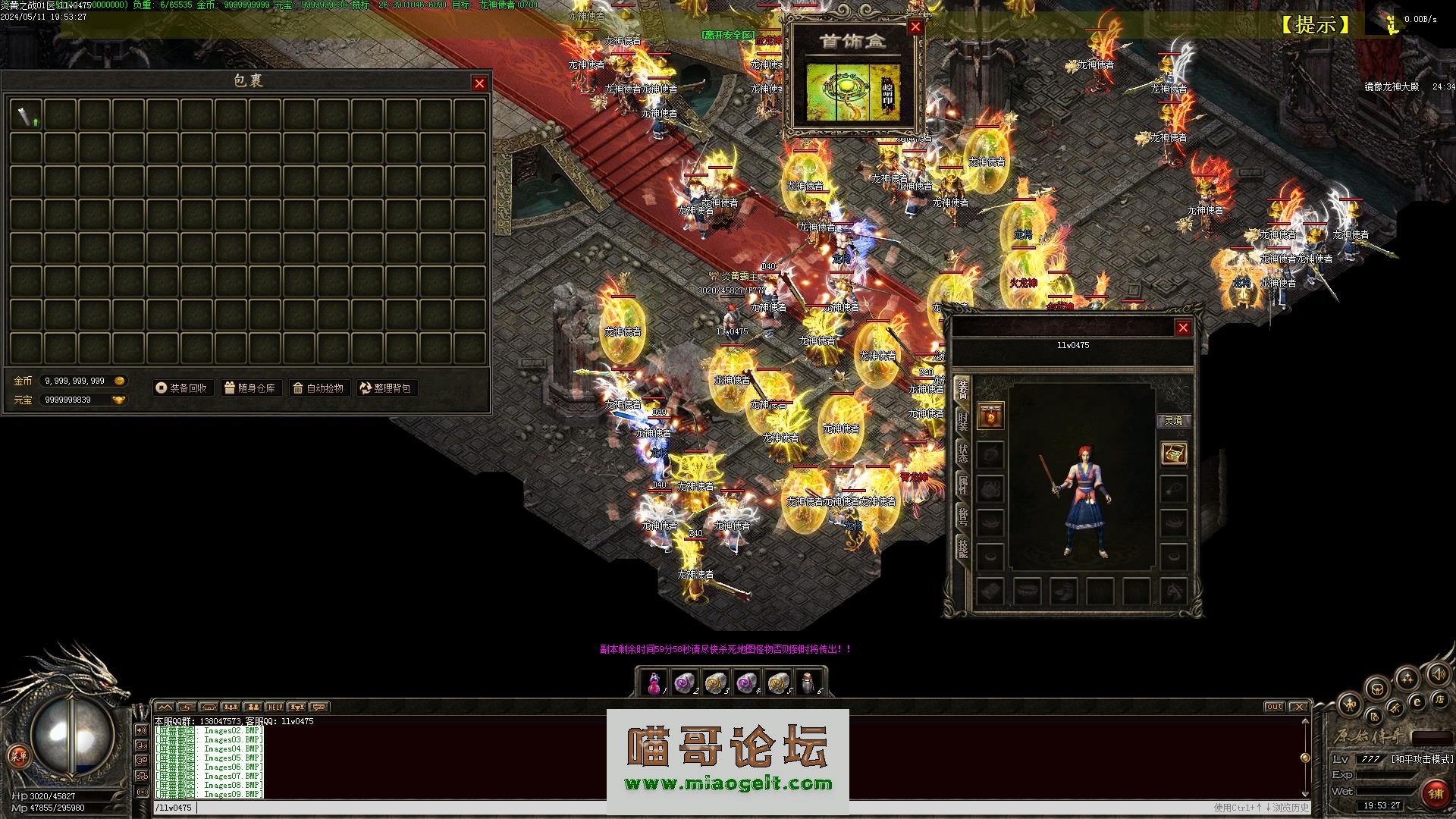
Task: Open the red 铺 shop button
Action: (1436, 795)
